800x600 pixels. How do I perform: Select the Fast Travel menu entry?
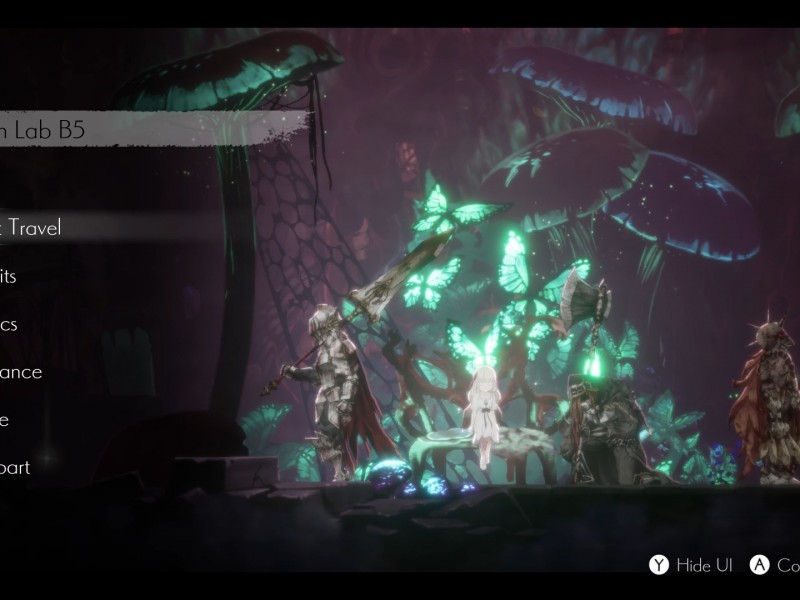35,228
